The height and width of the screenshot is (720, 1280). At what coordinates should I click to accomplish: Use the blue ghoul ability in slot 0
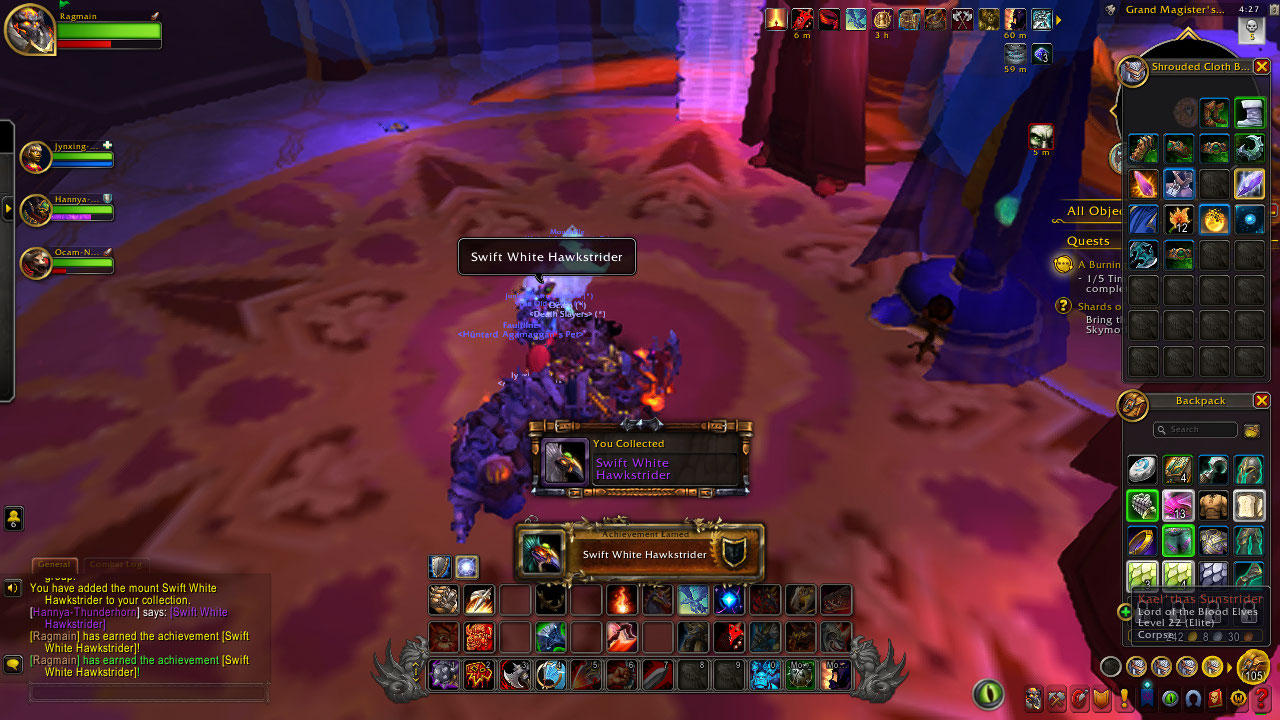[764, 675]
